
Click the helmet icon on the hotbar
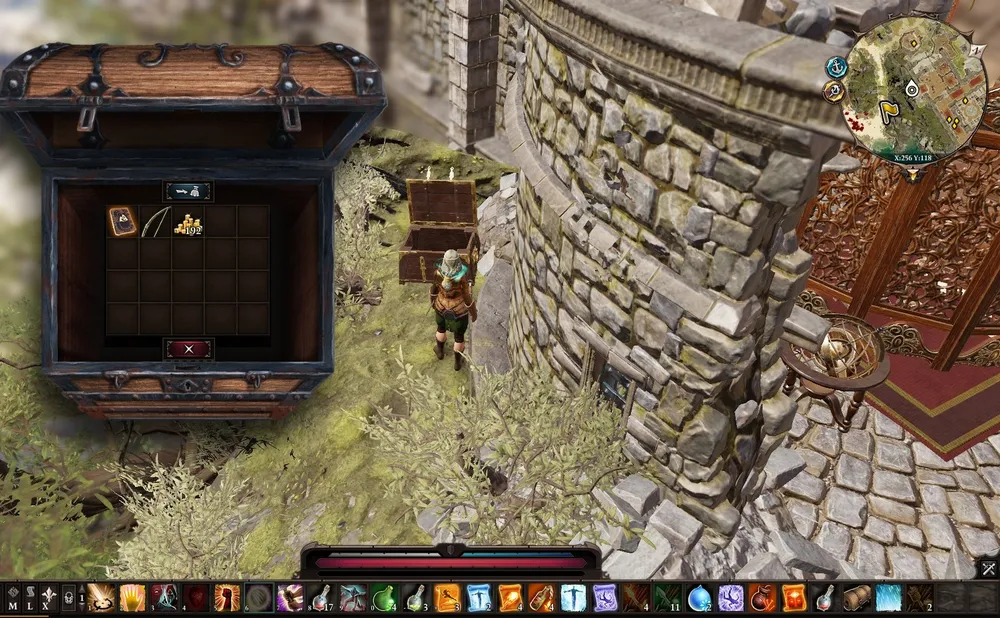(68, 598)
